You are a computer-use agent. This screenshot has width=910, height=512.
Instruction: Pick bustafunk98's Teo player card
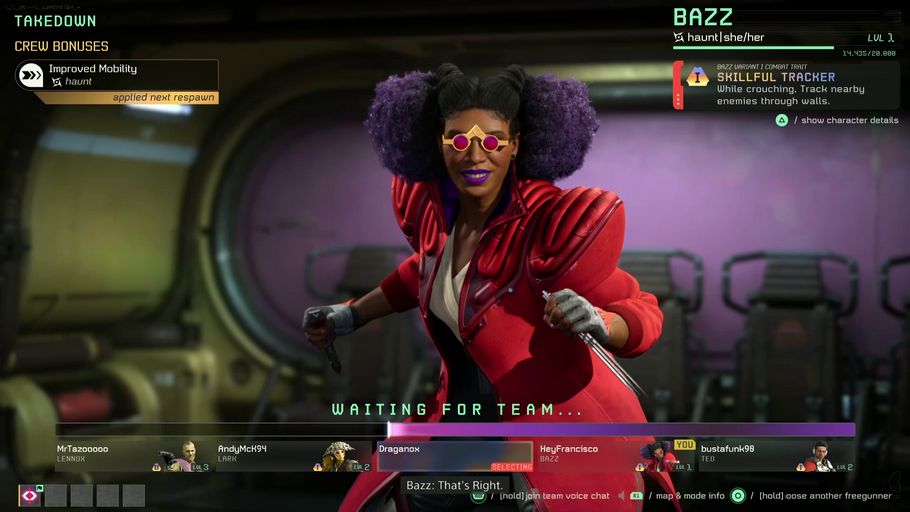776,456
